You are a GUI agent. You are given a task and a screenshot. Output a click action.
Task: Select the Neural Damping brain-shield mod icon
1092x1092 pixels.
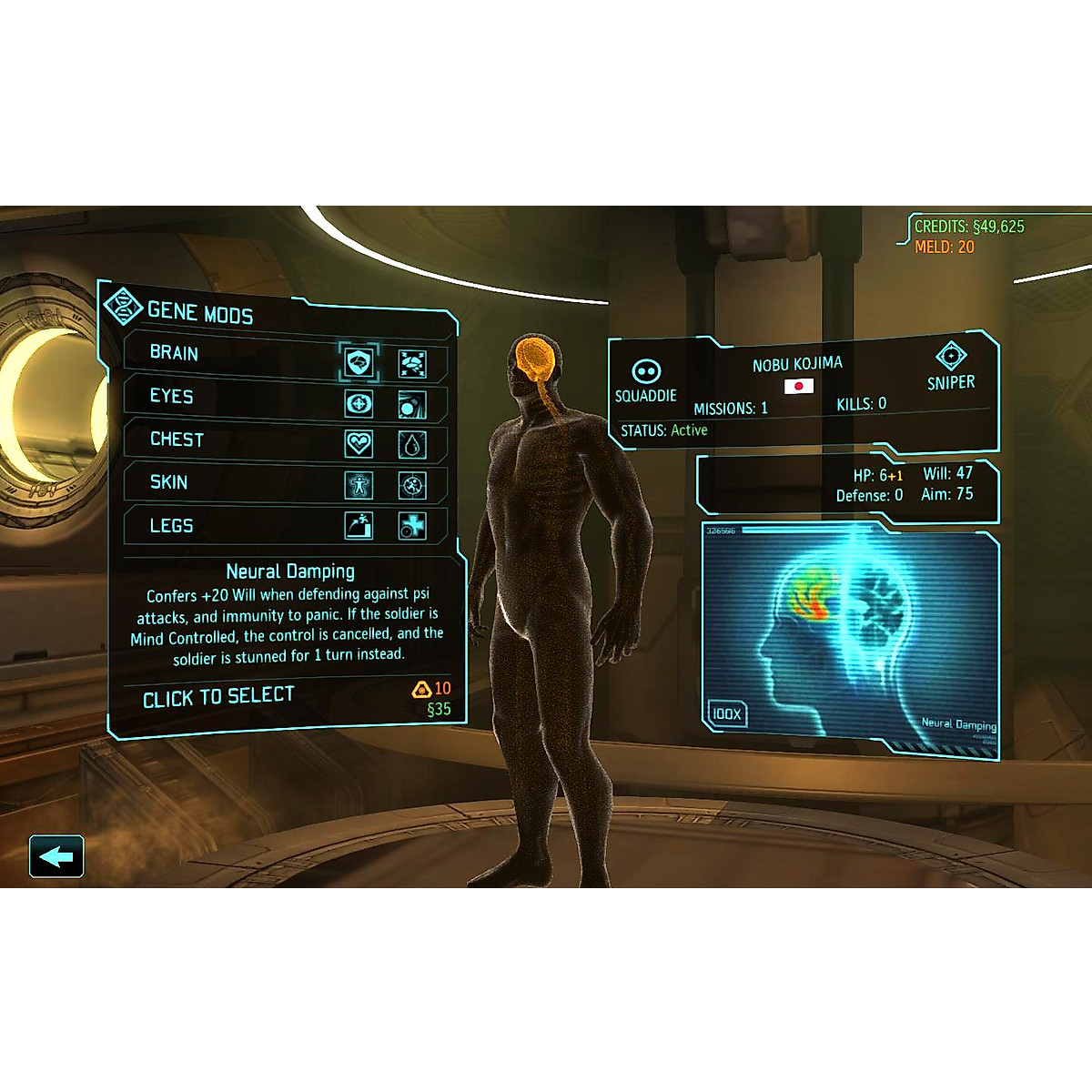click(359, 363)
